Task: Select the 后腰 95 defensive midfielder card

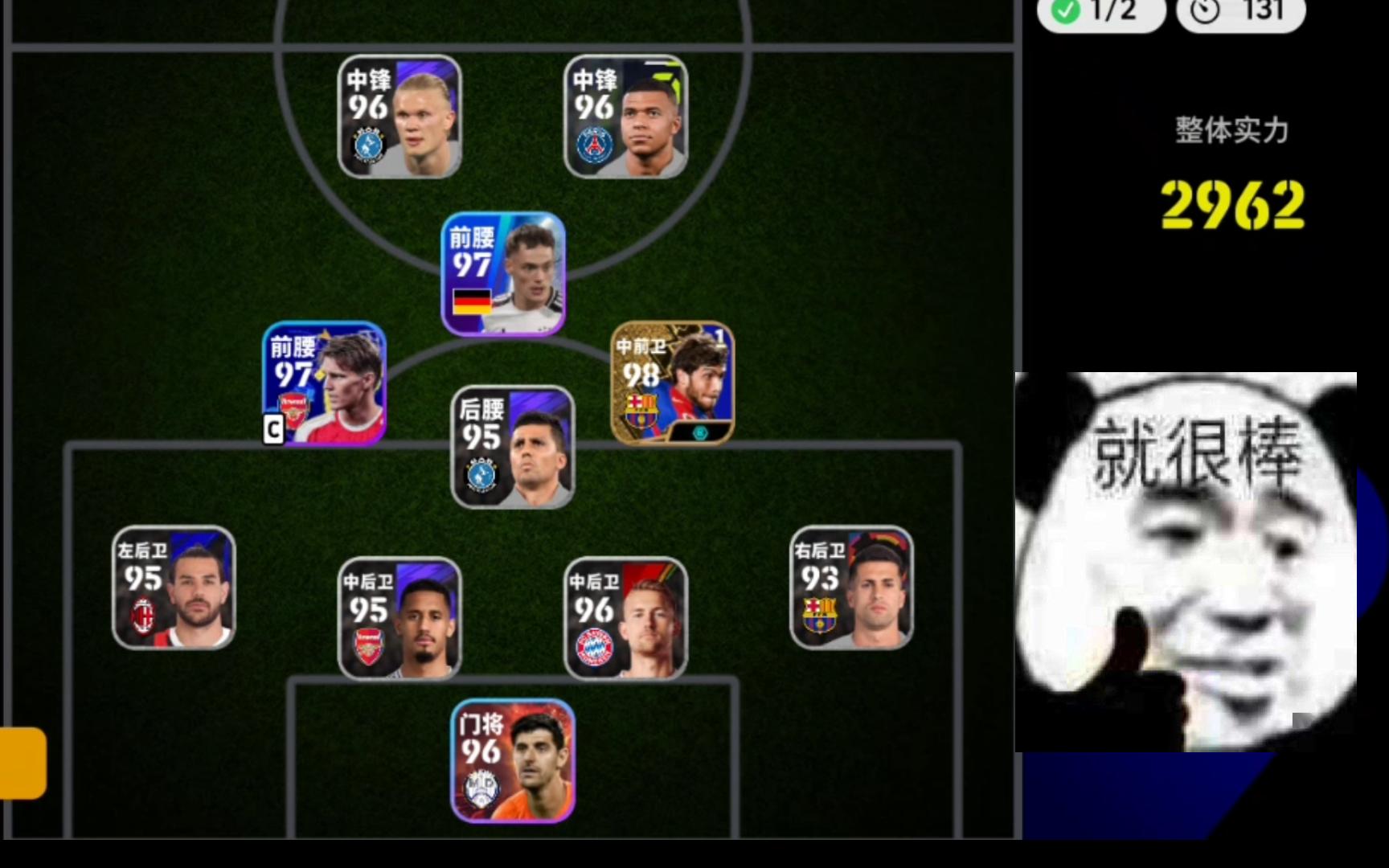Action: [x=513, y=447]
